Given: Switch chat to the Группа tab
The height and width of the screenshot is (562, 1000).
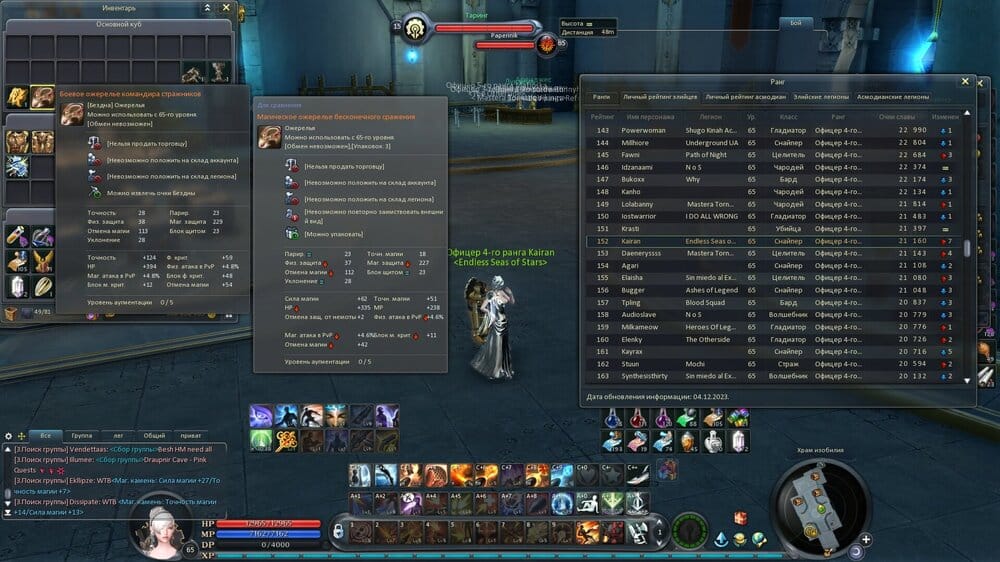Looking at the screenshot, I should 81,436.
